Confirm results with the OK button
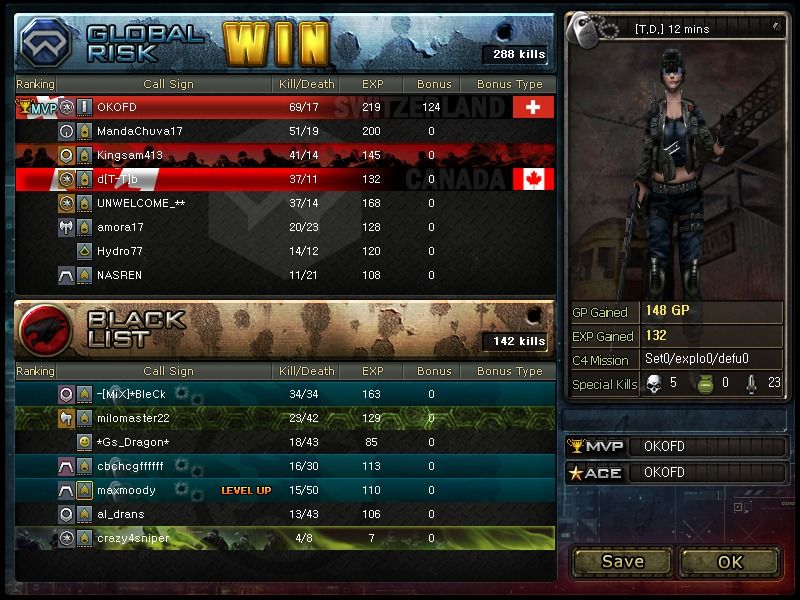This screenshot has width=800, height=600. click(730, 561)
